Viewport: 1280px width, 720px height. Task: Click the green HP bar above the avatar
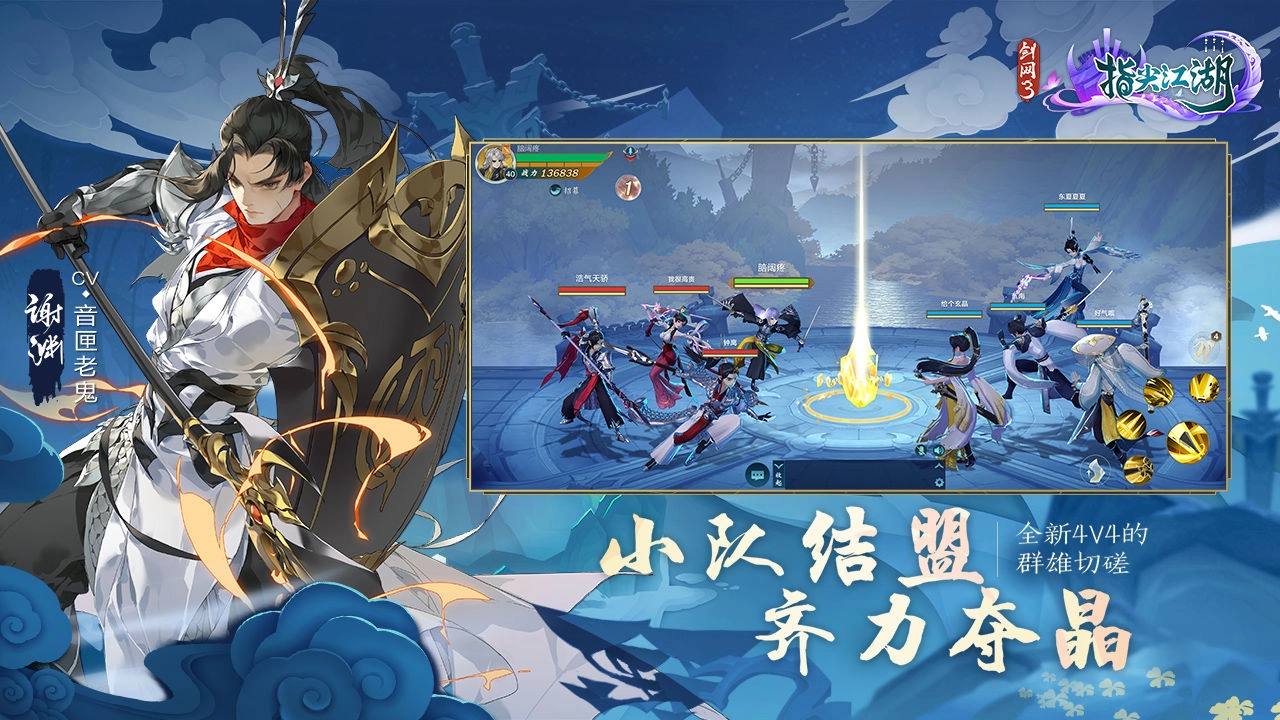coord(560,157)
